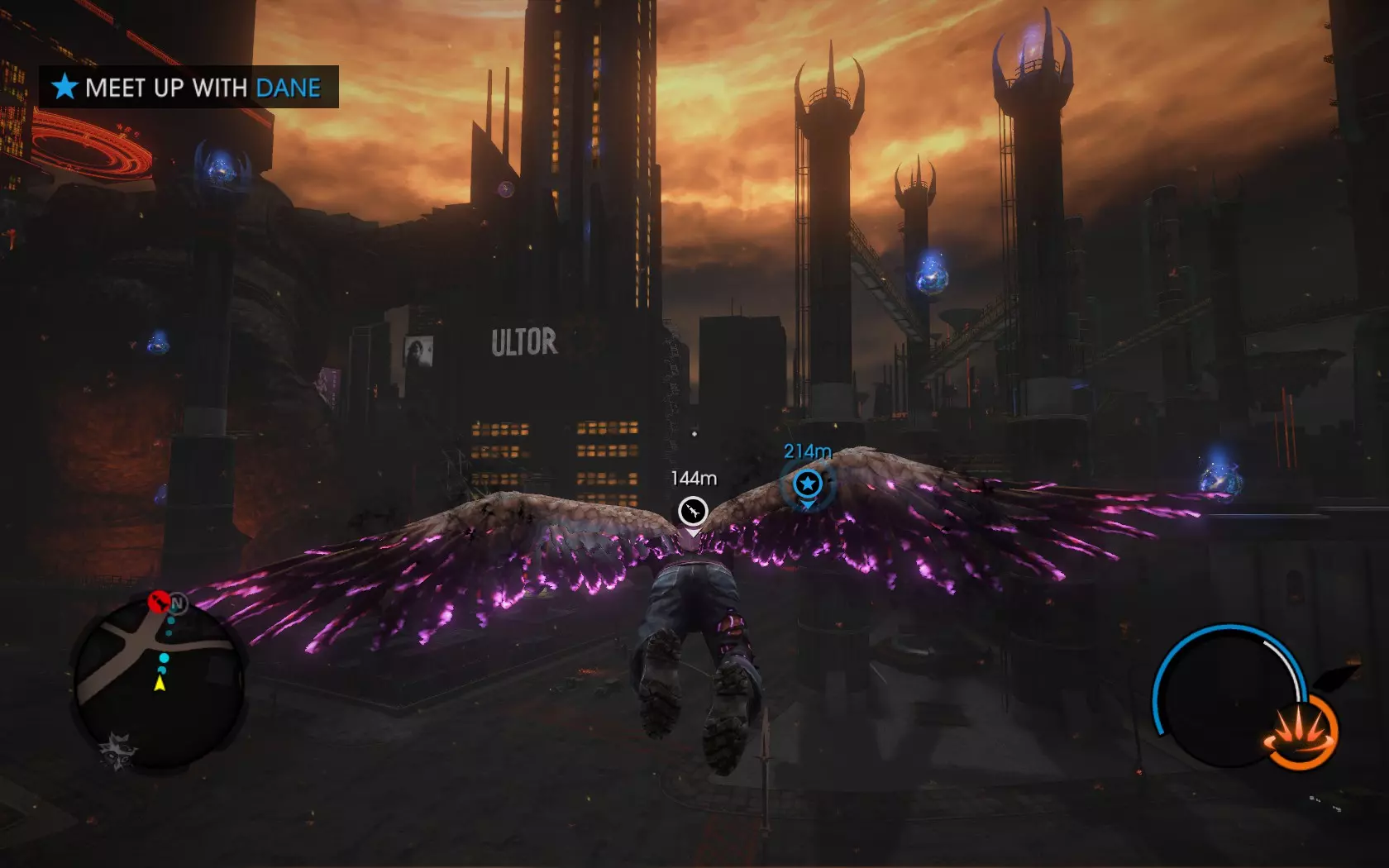
Task: Click the yellow player arrow on minimap
Action: coord(160,684)
